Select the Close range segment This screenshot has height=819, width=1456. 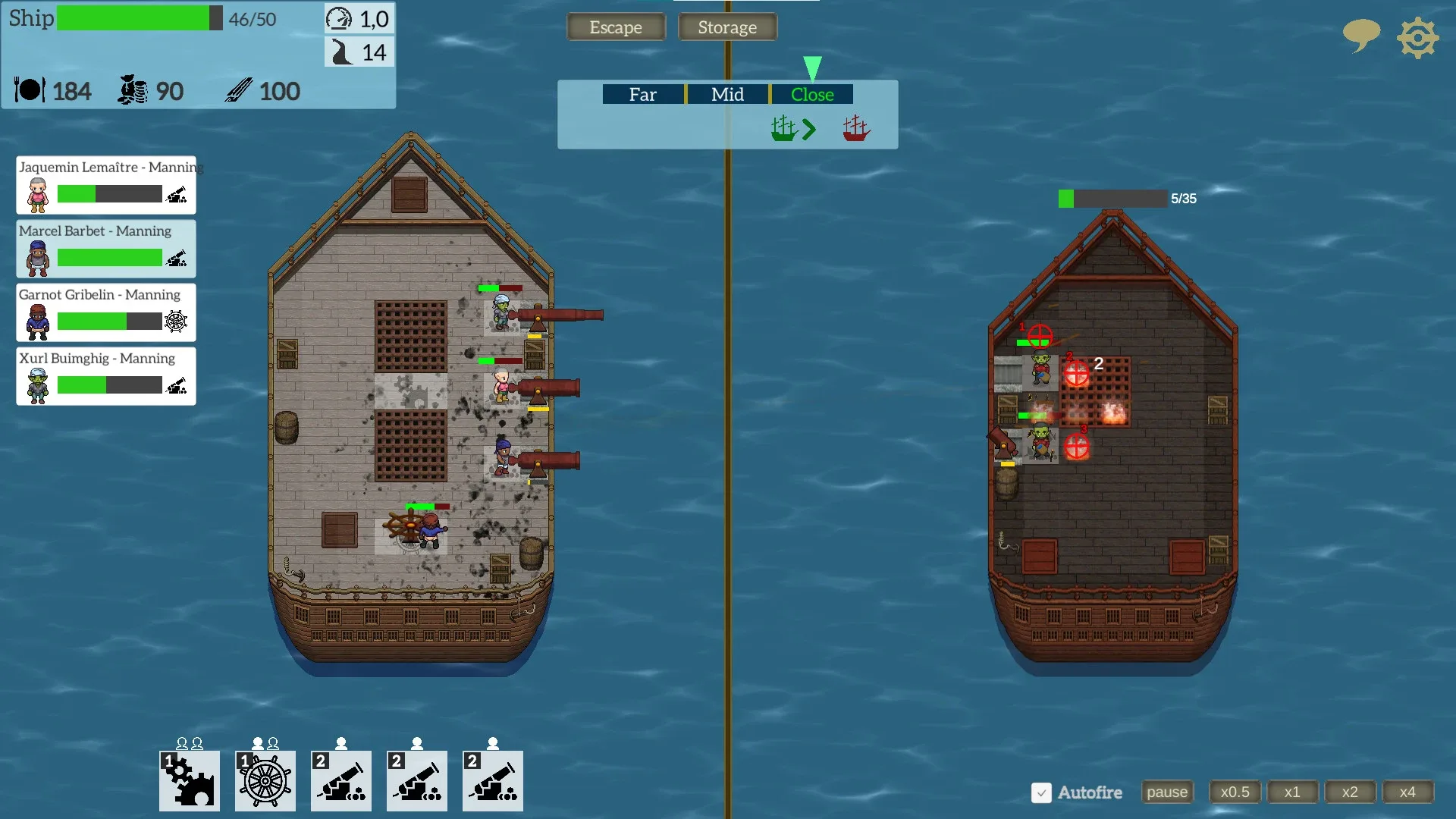812,94
